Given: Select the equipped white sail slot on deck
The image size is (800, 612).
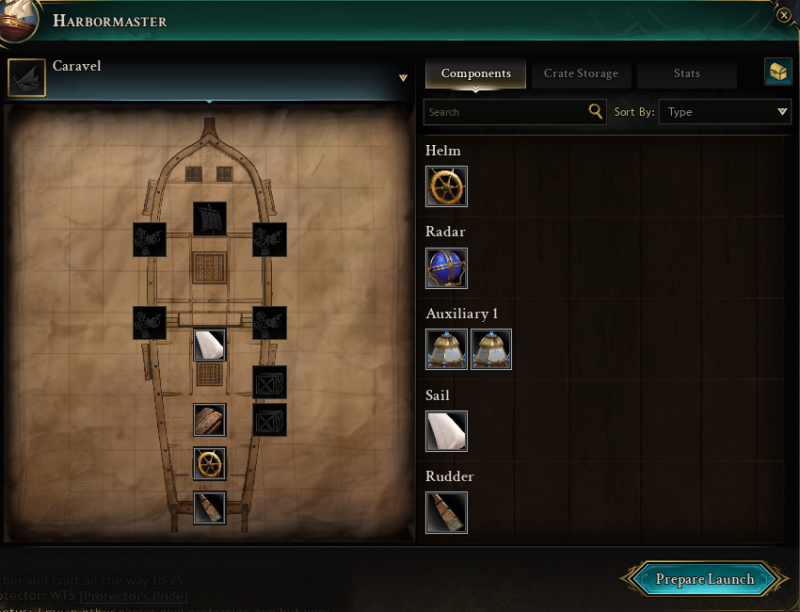Looking at the screenshot, I should point(209,345).
